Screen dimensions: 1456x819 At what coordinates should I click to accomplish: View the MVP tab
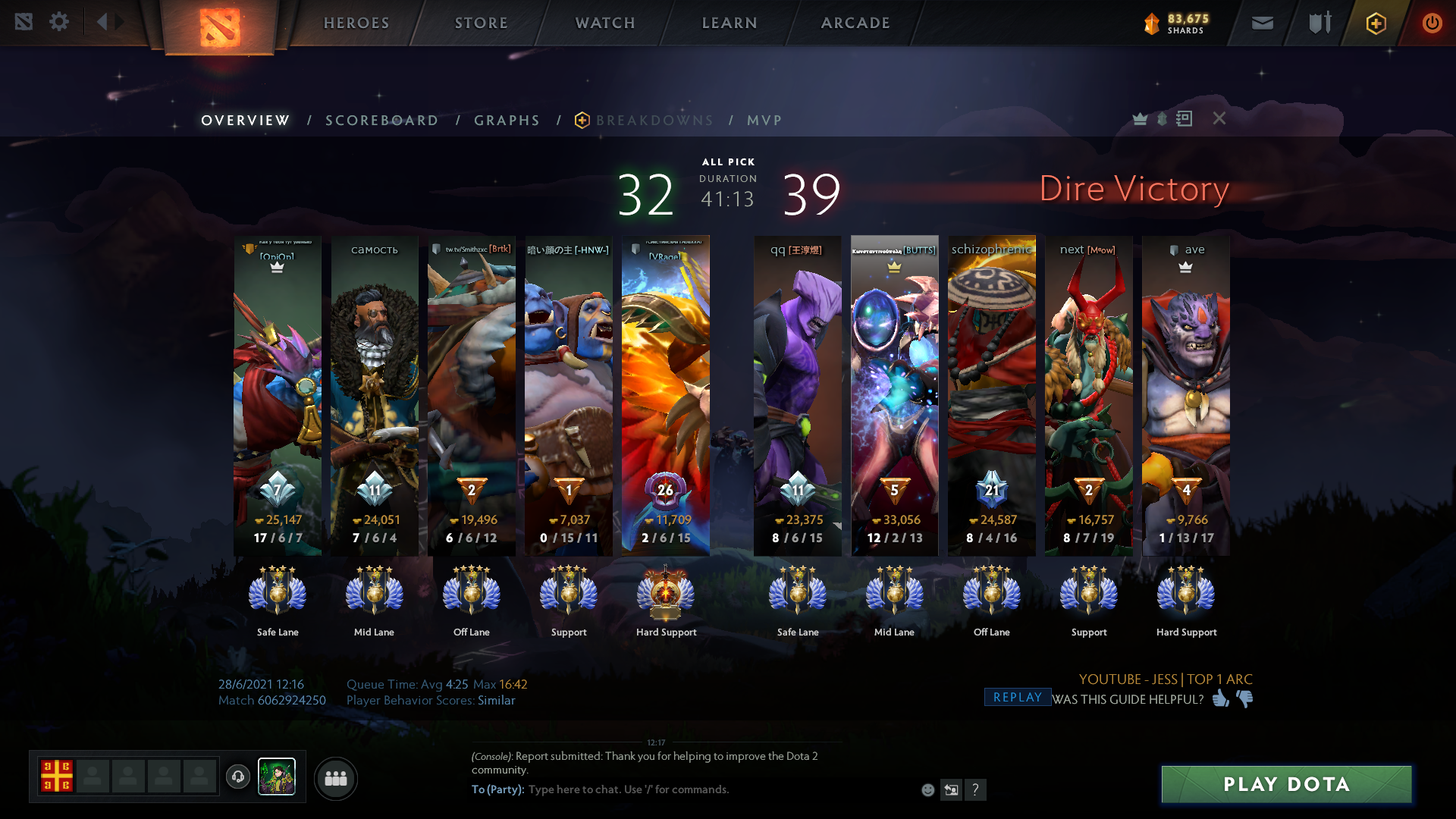pyautogui.click(x=764, y=121)
